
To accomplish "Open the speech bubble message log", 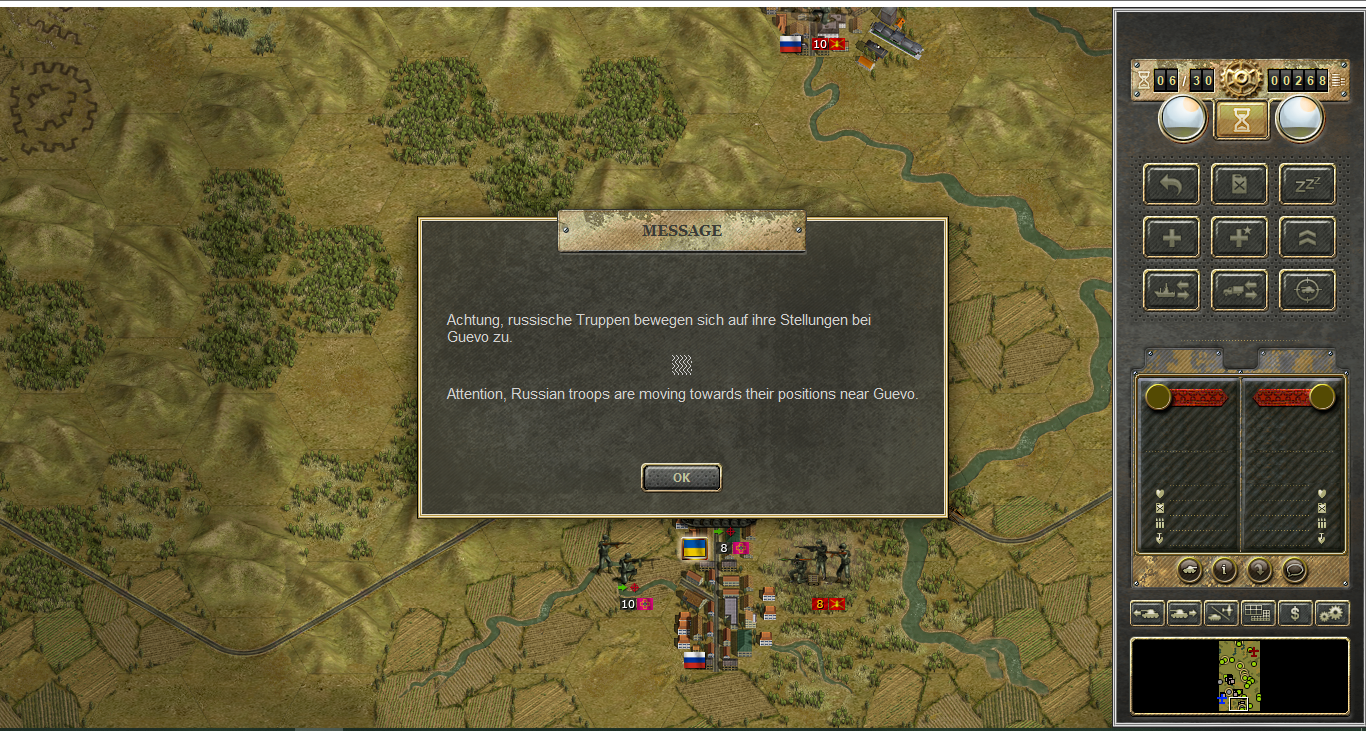I will coord(1294,570).
